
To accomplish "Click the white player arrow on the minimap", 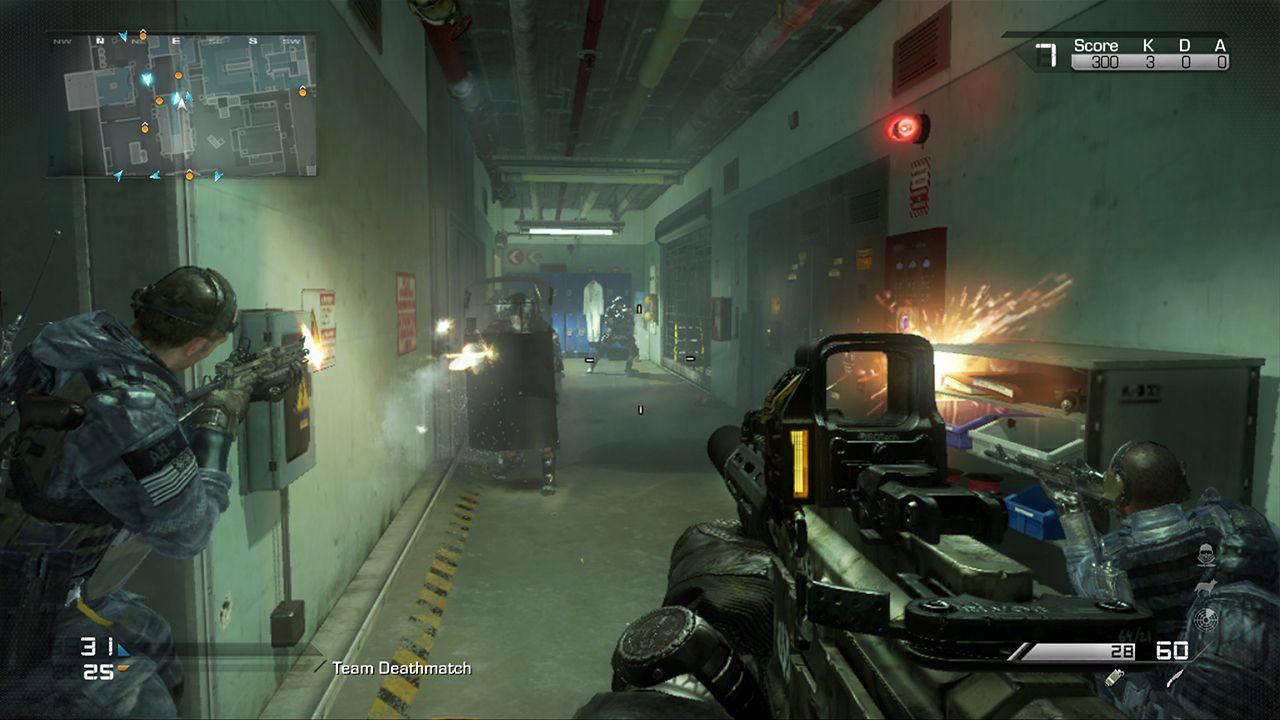I will click(x=181, y=103).
